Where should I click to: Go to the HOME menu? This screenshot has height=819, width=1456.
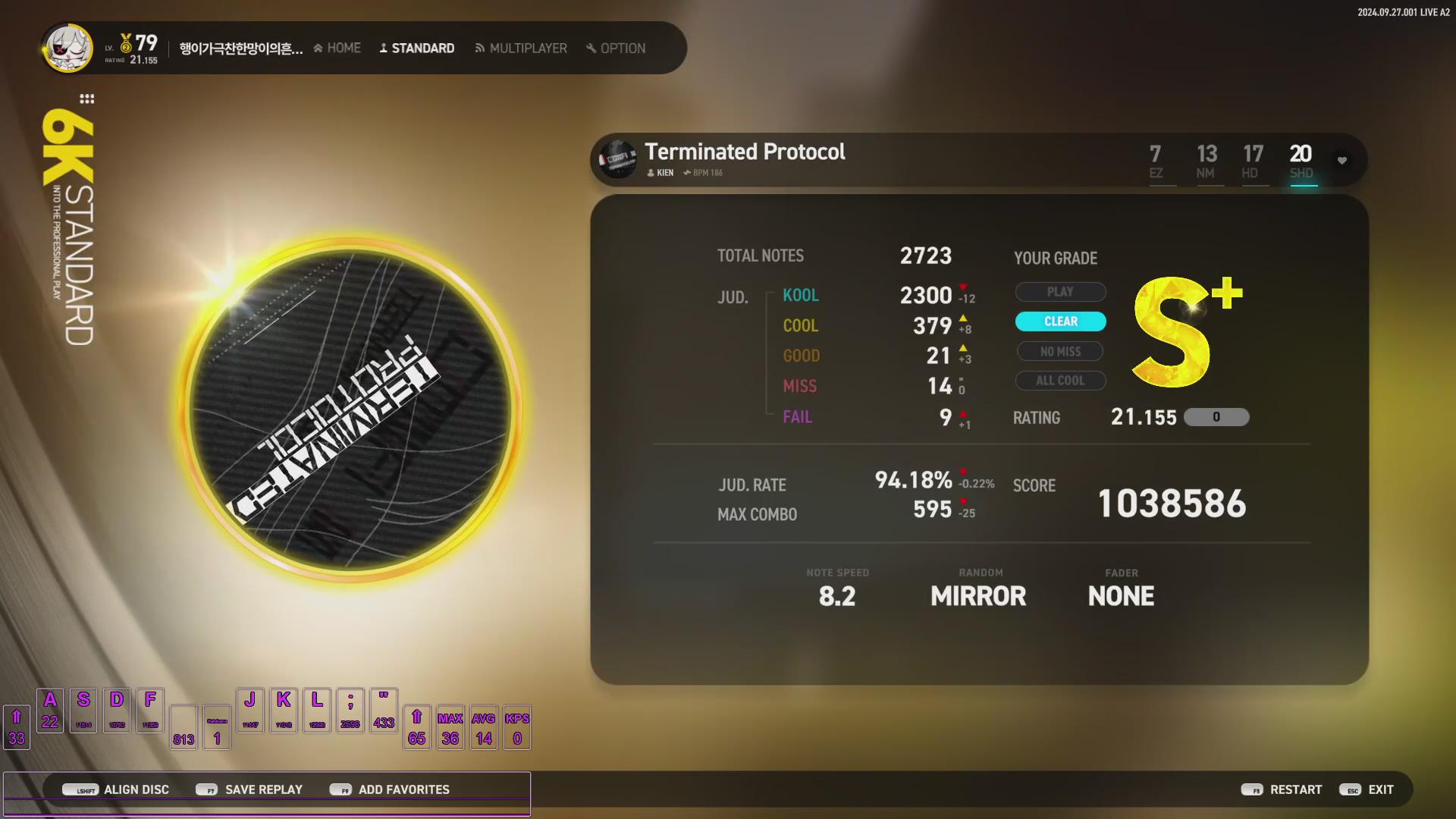pos(337,48)
